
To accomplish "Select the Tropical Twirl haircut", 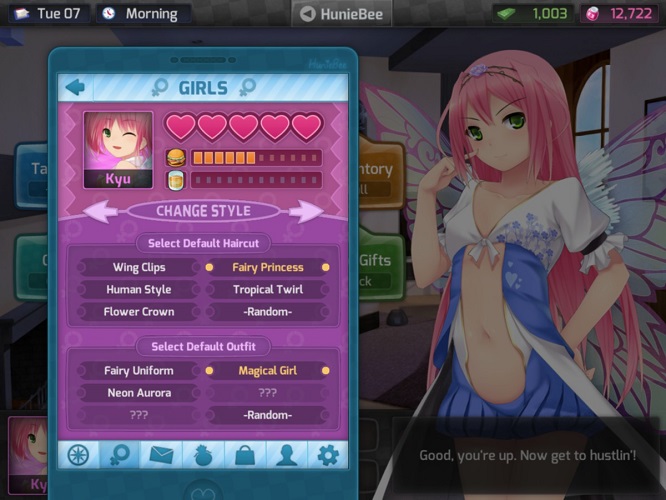I will click(267, 290).
